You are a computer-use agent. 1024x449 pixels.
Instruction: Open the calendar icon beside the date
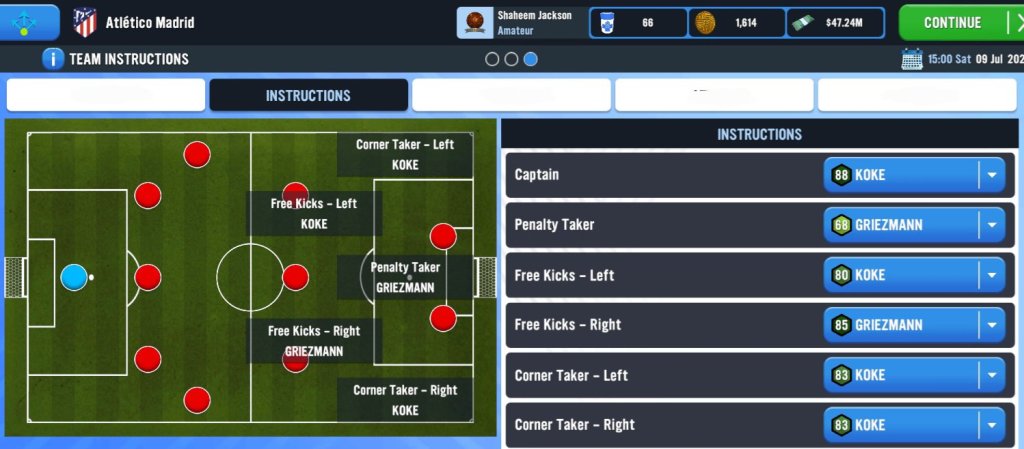[911, 59]
